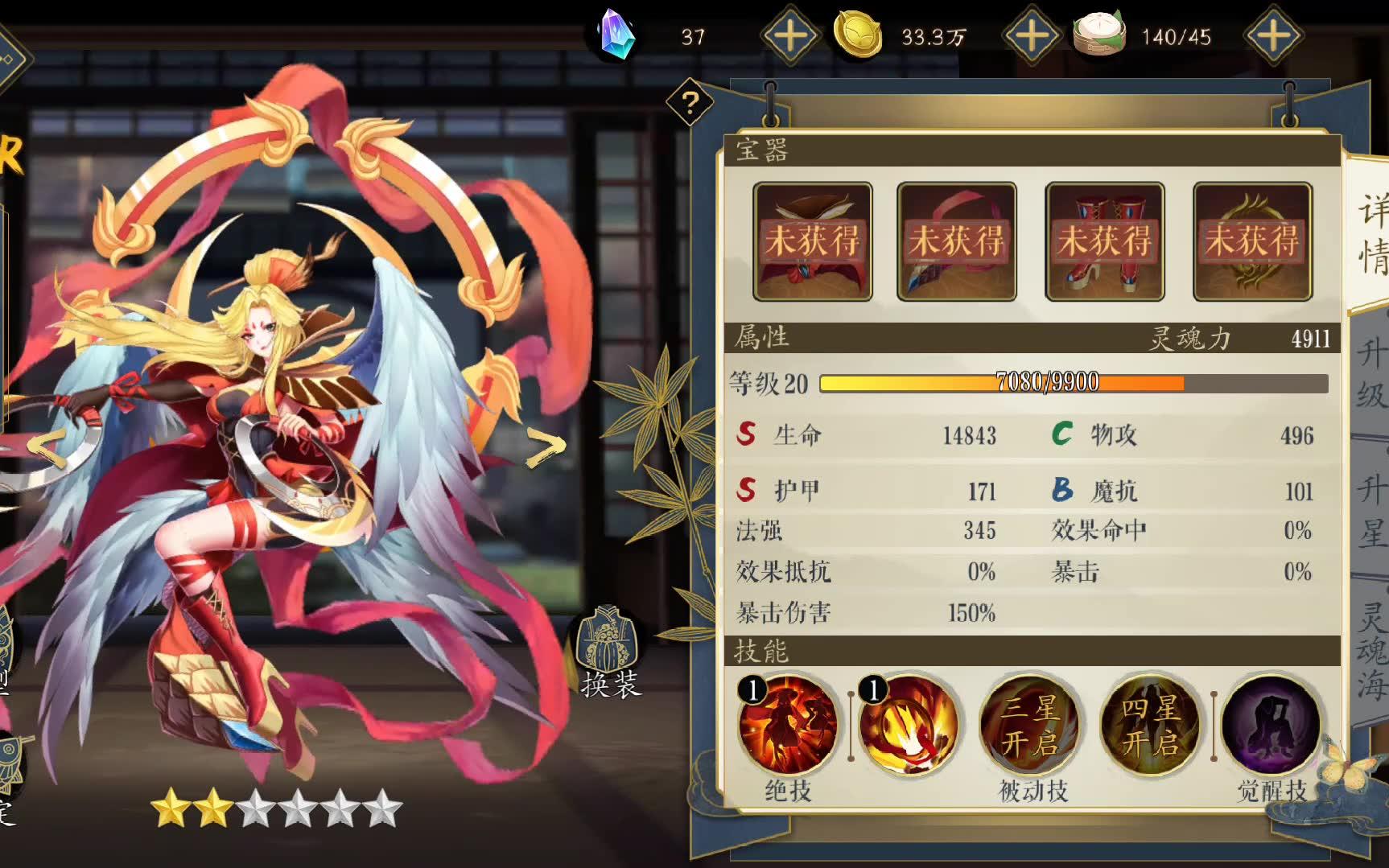Click the plus button next to gold coins
Viewport: 1389px width, 868px height.
click(x=1032, y=34)
